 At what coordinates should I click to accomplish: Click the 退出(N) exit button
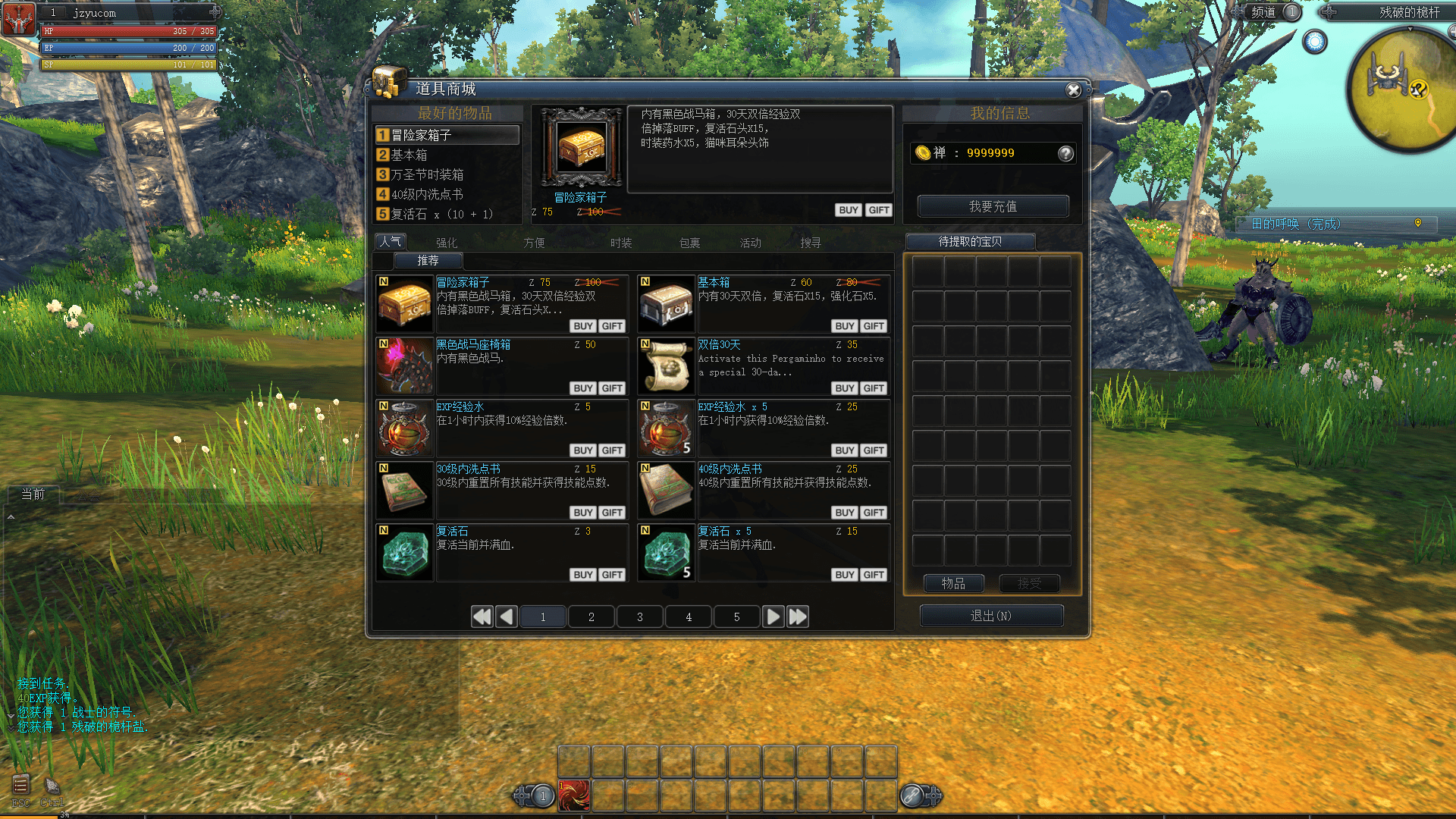click(x=991, y=616)
